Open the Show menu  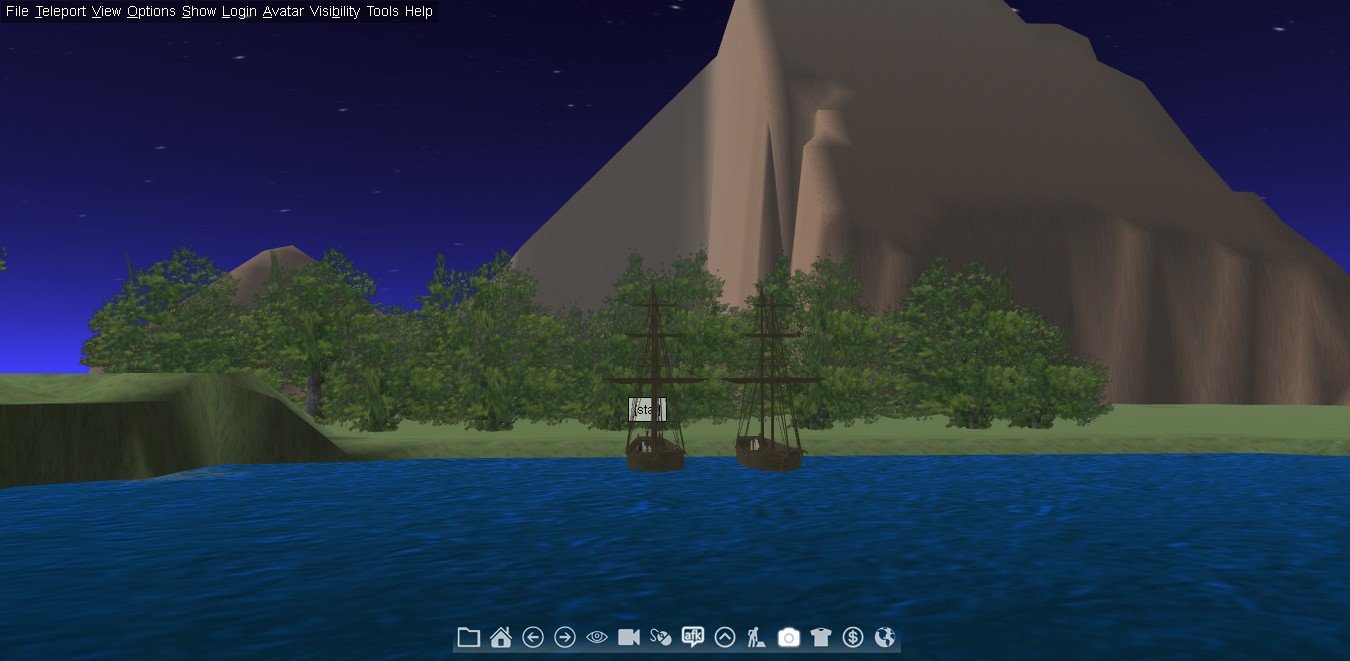(x=199, y=12)
